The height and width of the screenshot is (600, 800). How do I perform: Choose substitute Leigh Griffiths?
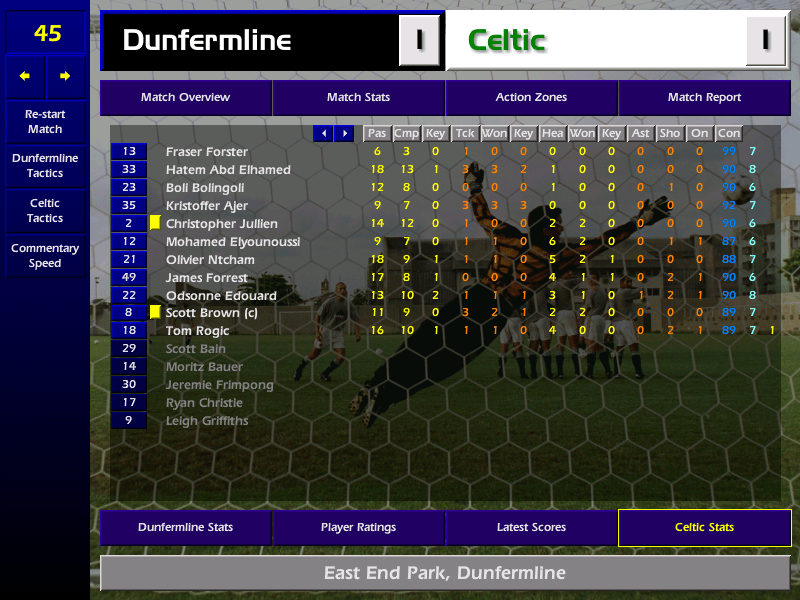tap(207, 421)
